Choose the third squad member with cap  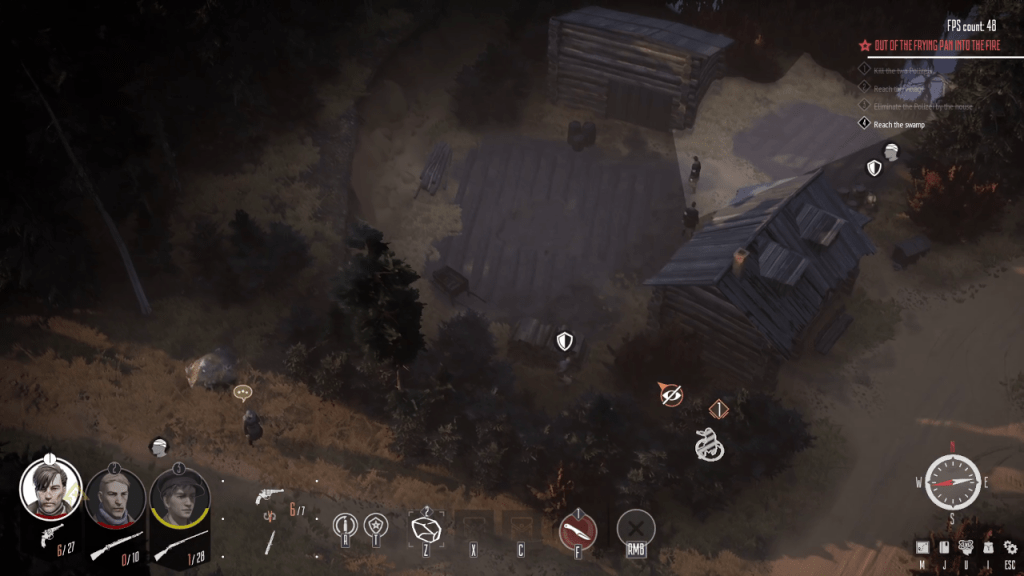pos(180,497)
